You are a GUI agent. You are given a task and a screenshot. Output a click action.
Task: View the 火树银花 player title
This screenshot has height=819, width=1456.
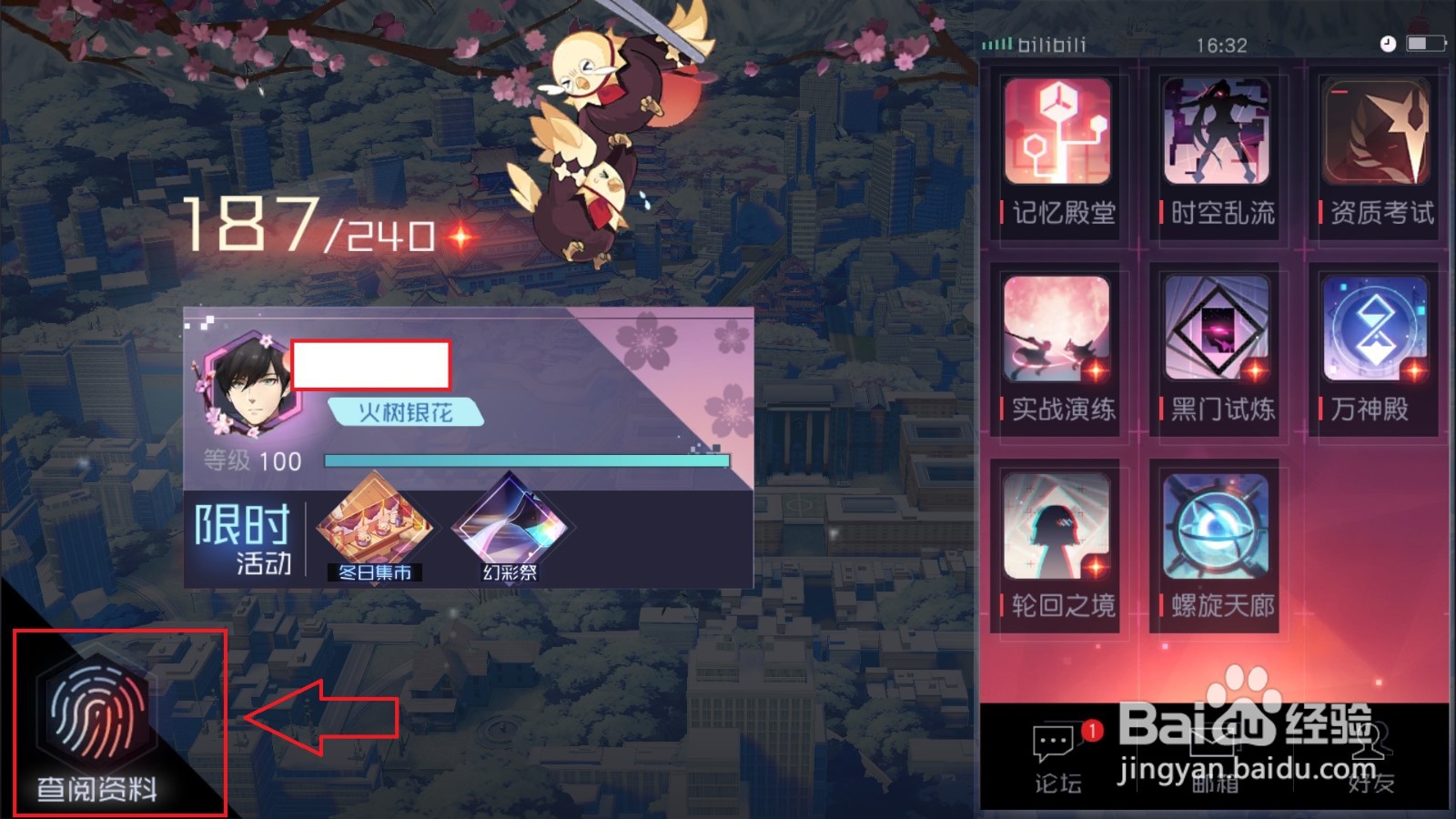coord(407,411)
